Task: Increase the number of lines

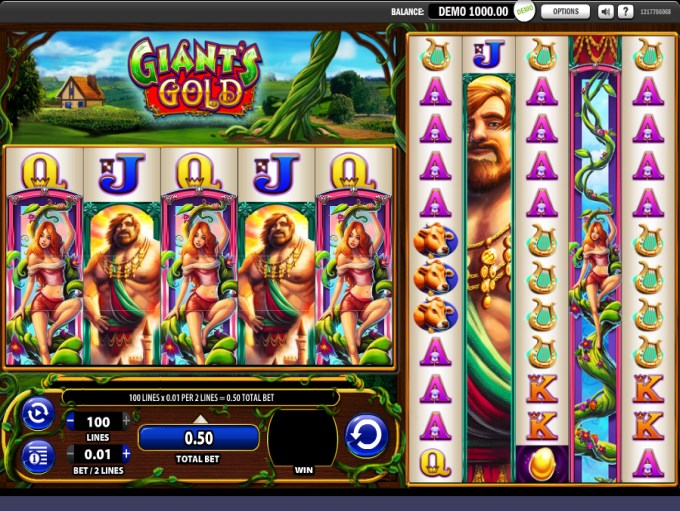Action: pyautogui.click(x=126, y=422)
